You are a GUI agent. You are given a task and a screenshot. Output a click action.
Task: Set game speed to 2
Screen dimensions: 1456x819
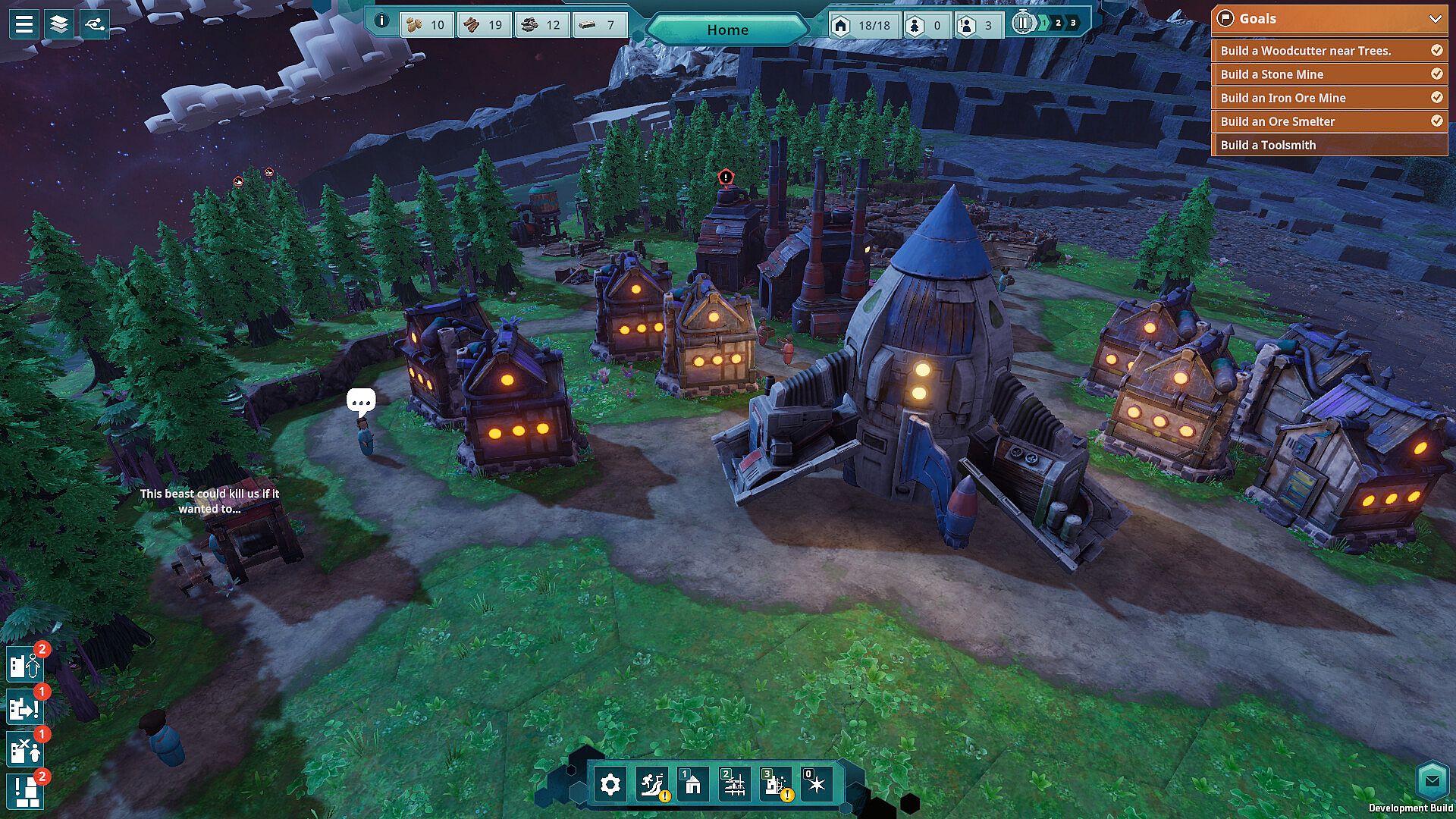pyautogui.click(x=1058, y=23)
